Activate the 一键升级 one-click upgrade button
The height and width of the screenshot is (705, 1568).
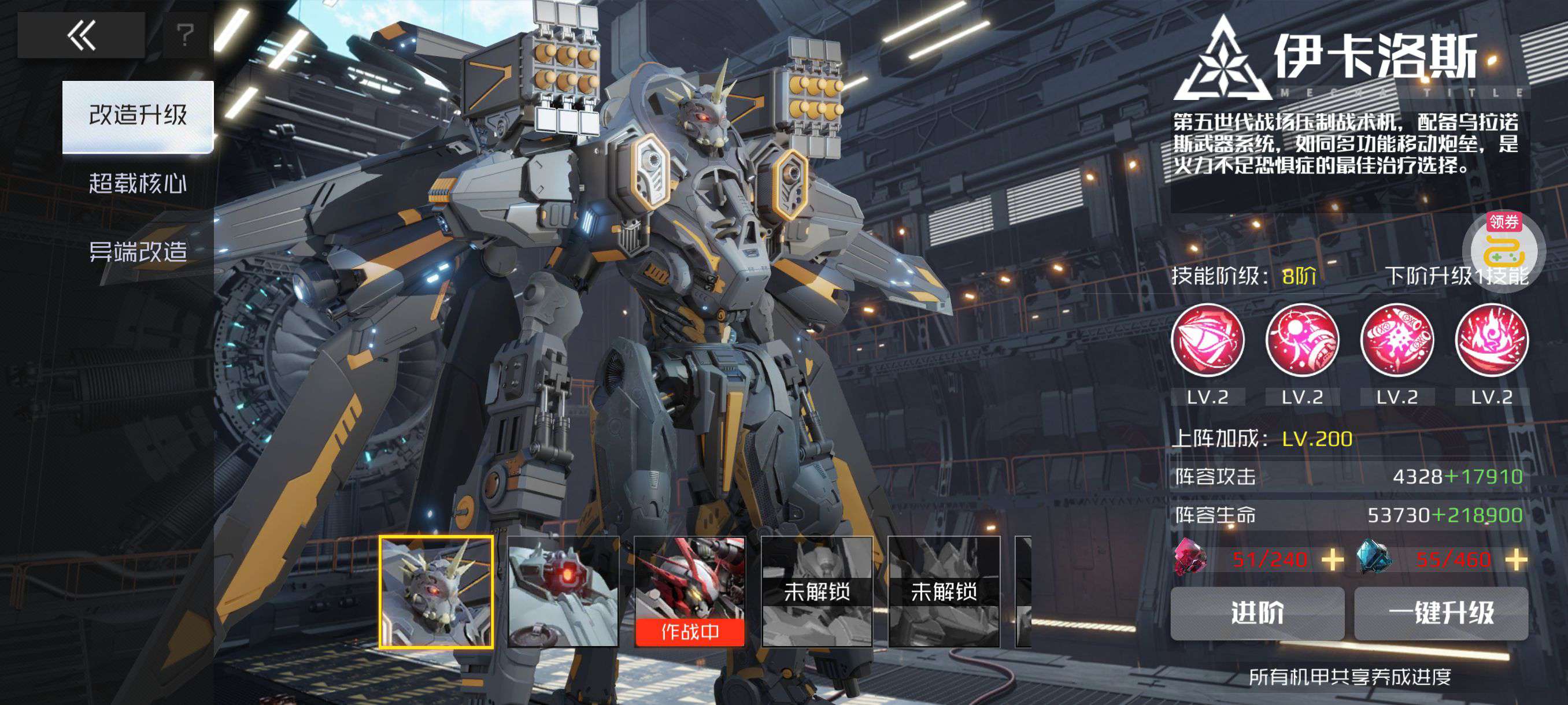coord(1441,613)
